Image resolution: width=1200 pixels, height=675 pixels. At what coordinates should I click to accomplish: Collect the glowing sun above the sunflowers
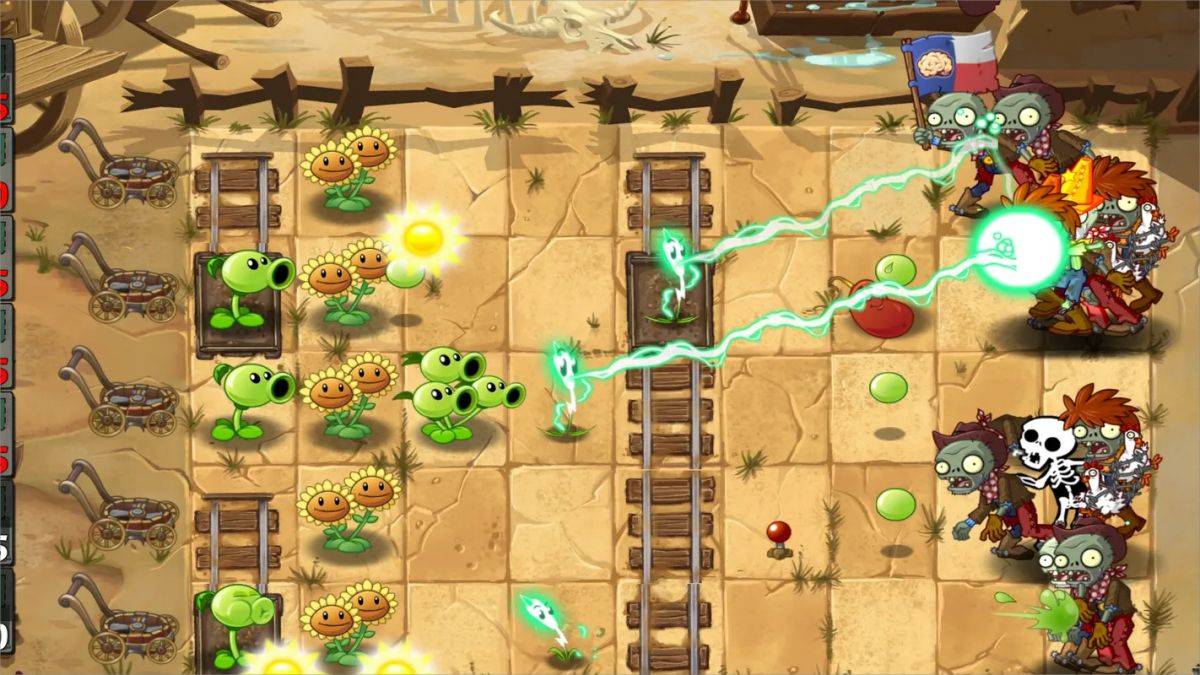423,238
